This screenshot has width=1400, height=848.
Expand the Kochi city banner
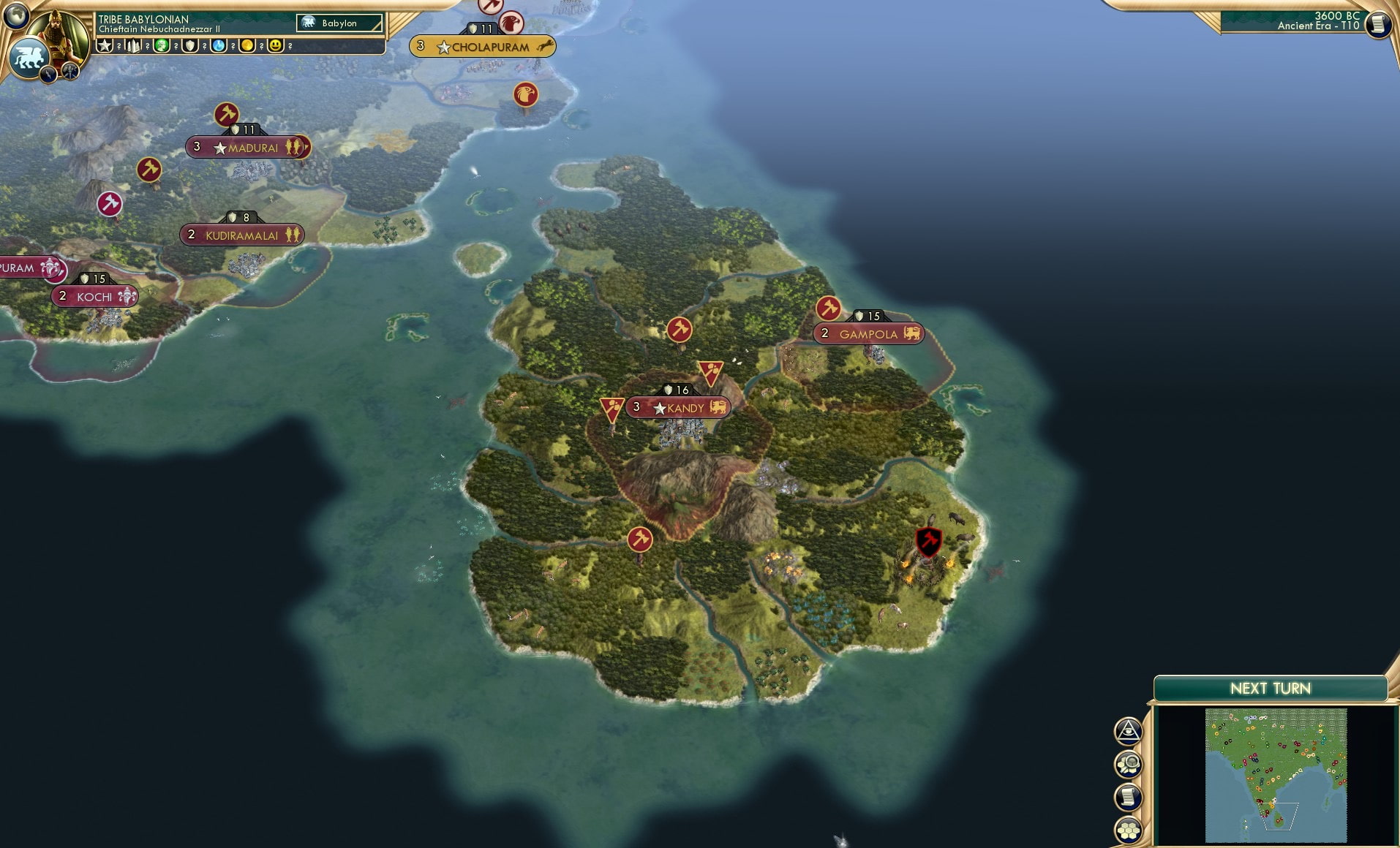[94, 297]
